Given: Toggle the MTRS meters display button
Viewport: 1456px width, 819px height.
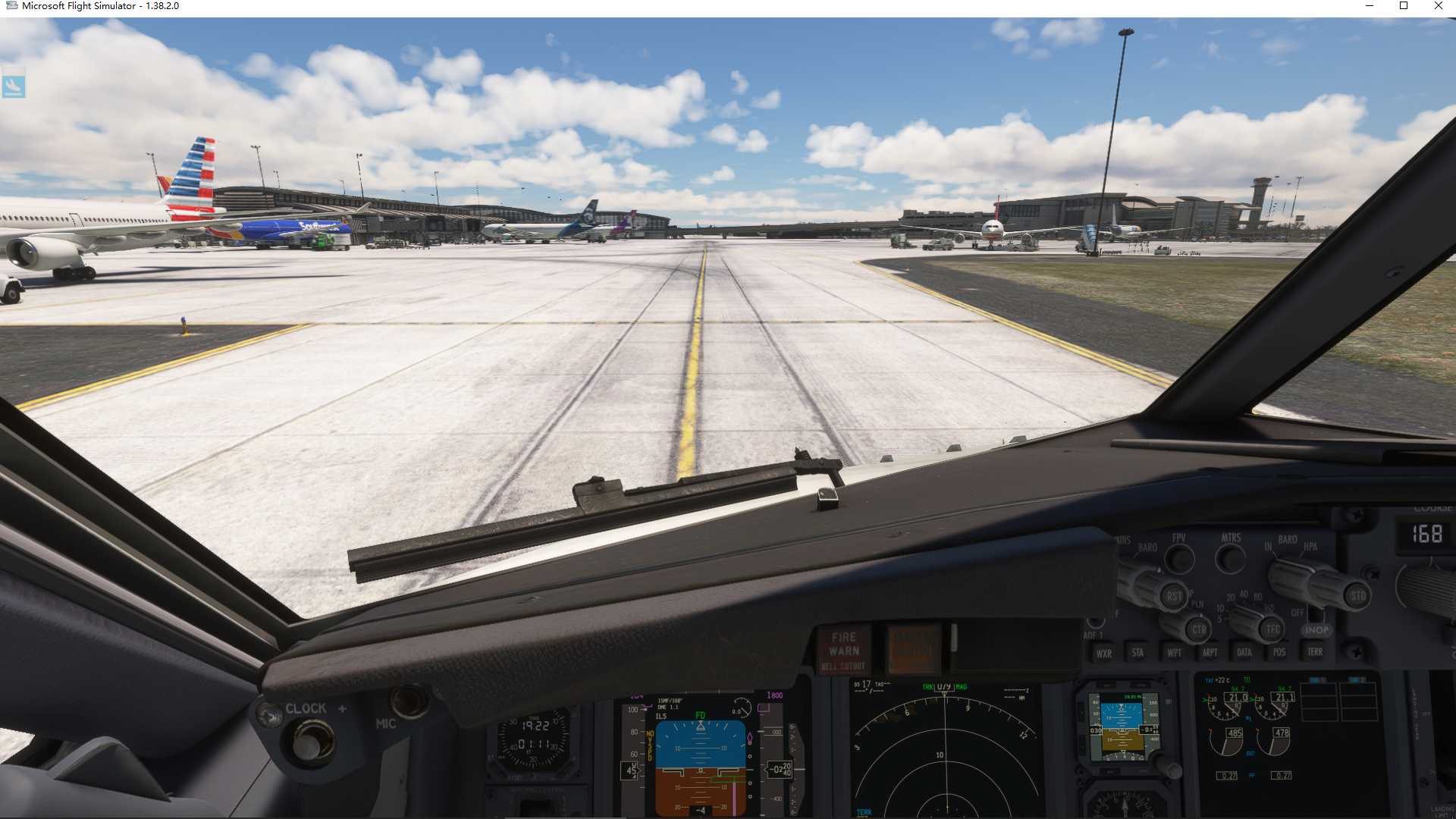Looking at the screenshot, I should (x=1230, y=560).
